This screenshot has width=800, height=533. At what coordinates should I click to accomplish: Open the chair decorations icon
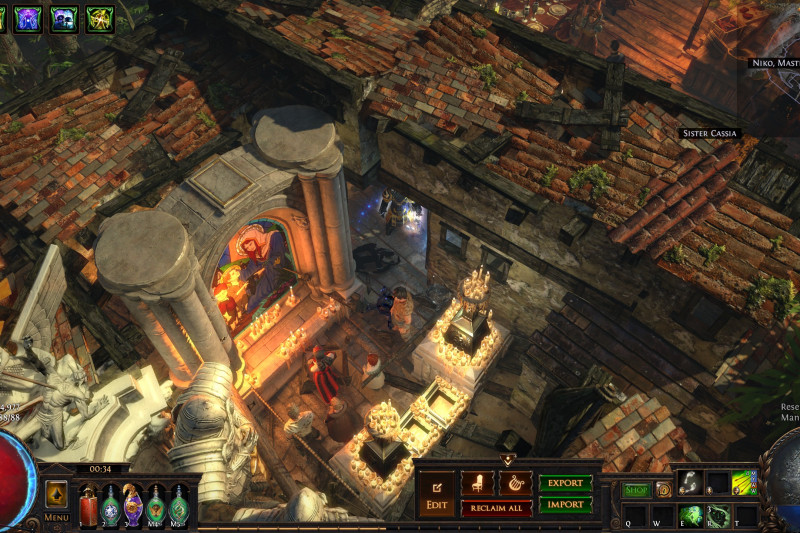[x=477, y=483]
